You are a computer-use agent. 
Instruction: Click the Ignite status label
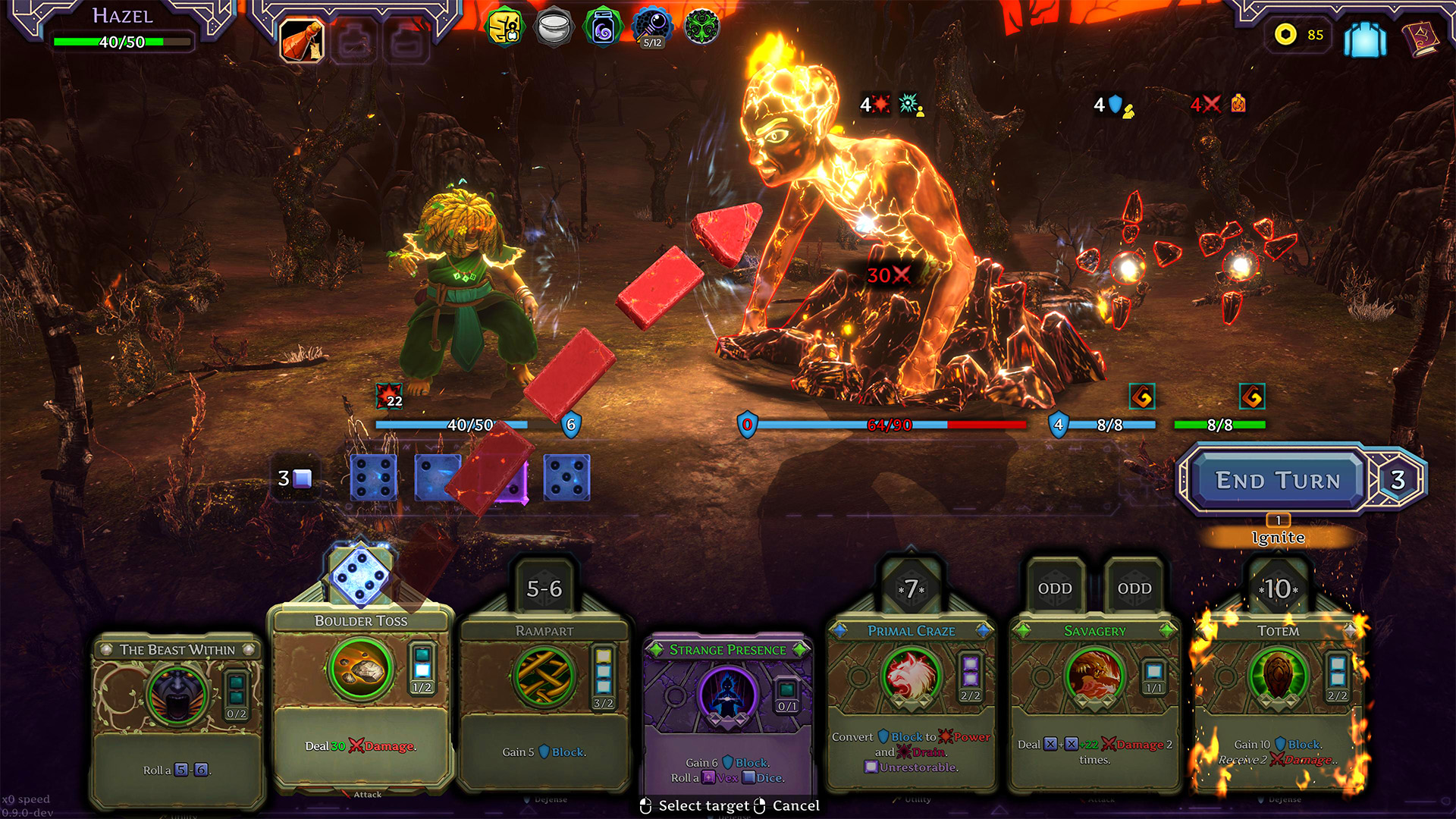click(x=1278, y=537)
